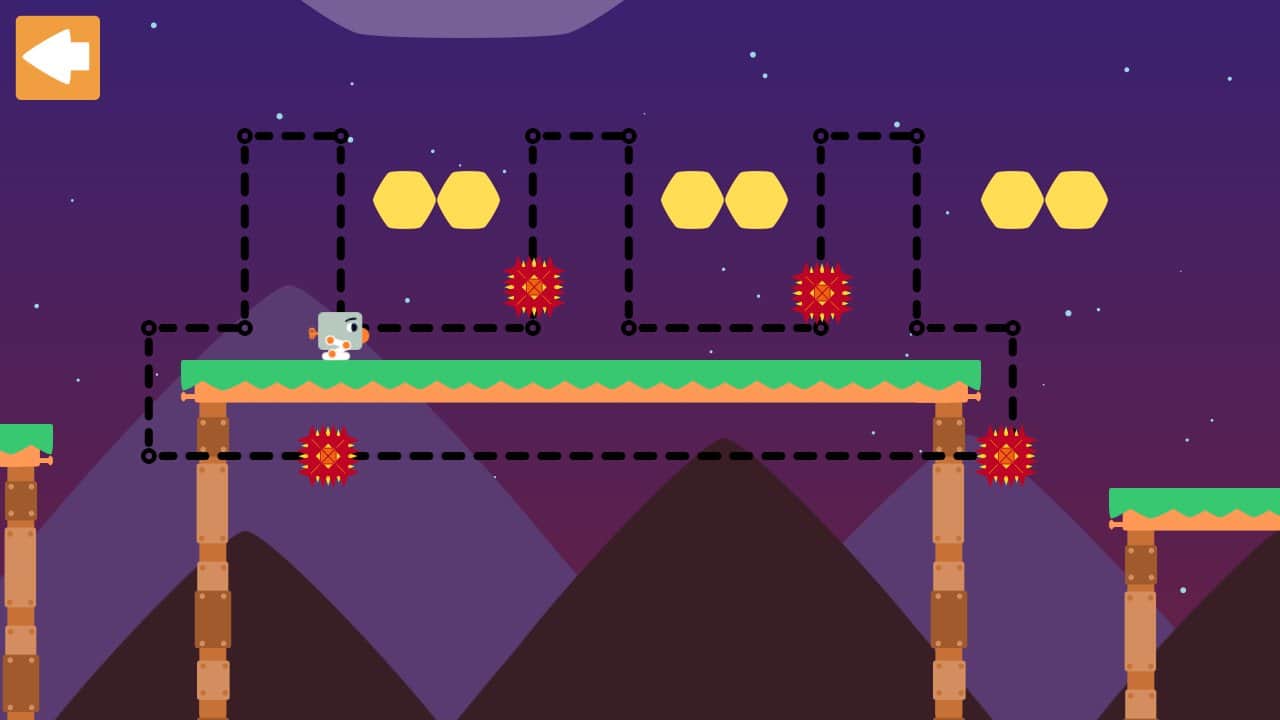
Task: Click the orange back arrow button
Action: tap(58, 58)
